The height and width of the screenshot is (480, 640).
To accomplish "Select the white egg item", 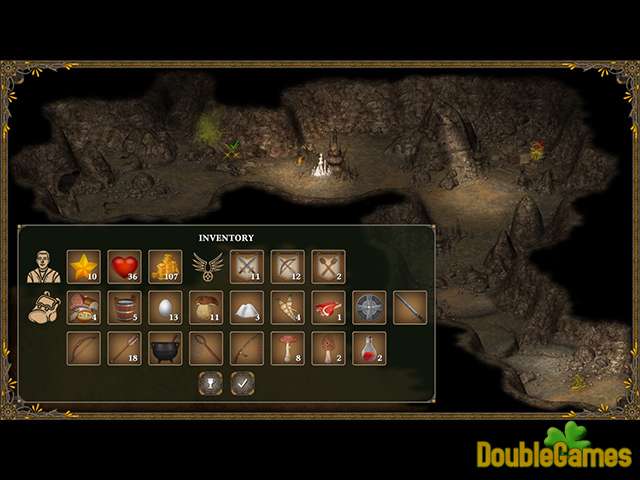I will 165,307.
